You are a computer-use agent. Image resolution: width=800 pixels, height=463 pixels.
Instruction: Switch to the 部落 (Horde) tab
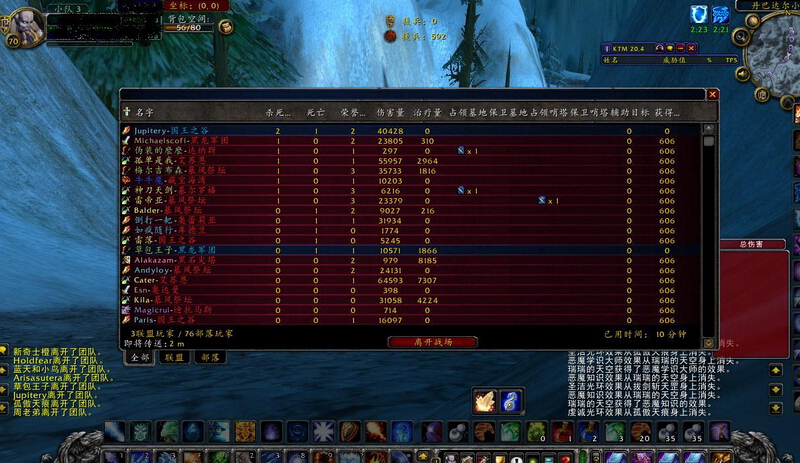[209, 357]
